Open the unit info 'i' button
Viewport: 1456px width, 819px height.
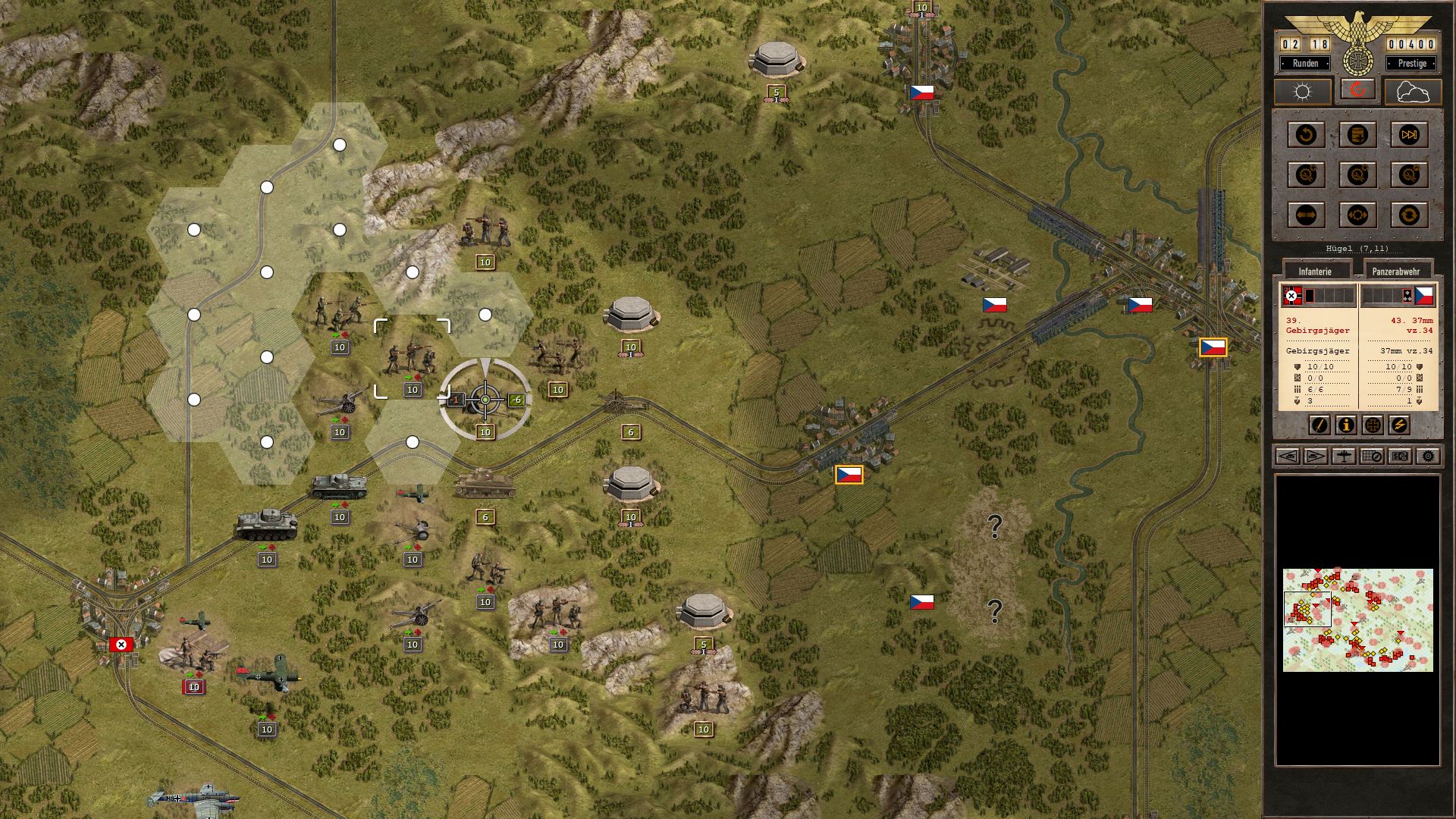point(1346,425)
